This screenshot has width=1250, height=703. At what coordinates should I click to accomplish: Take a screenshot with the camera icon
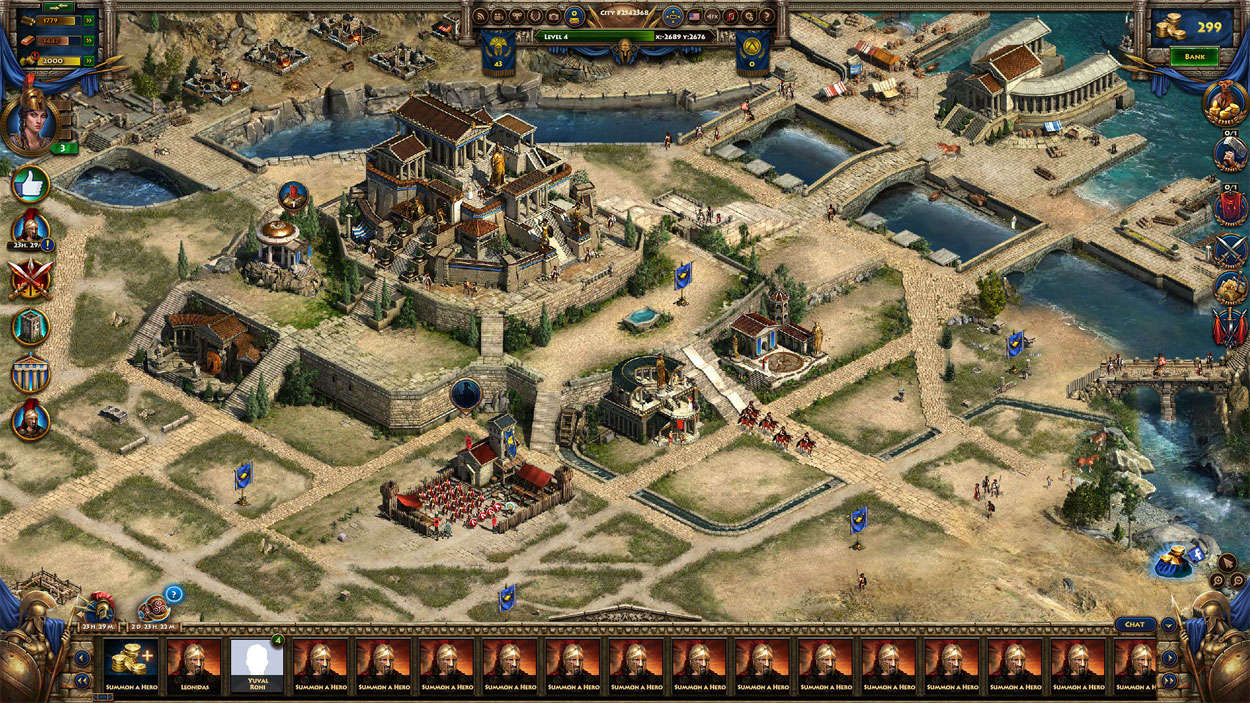point(553,16)
